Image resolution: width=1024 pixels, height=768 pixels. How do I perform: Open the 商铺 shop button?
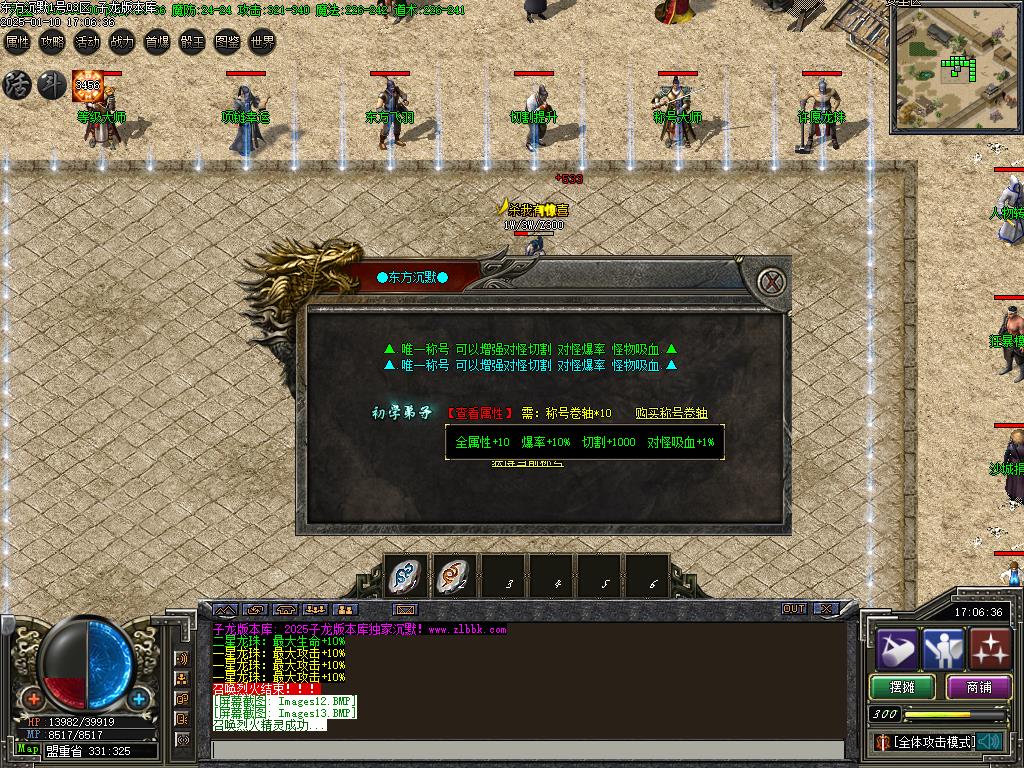pos(979,687)
